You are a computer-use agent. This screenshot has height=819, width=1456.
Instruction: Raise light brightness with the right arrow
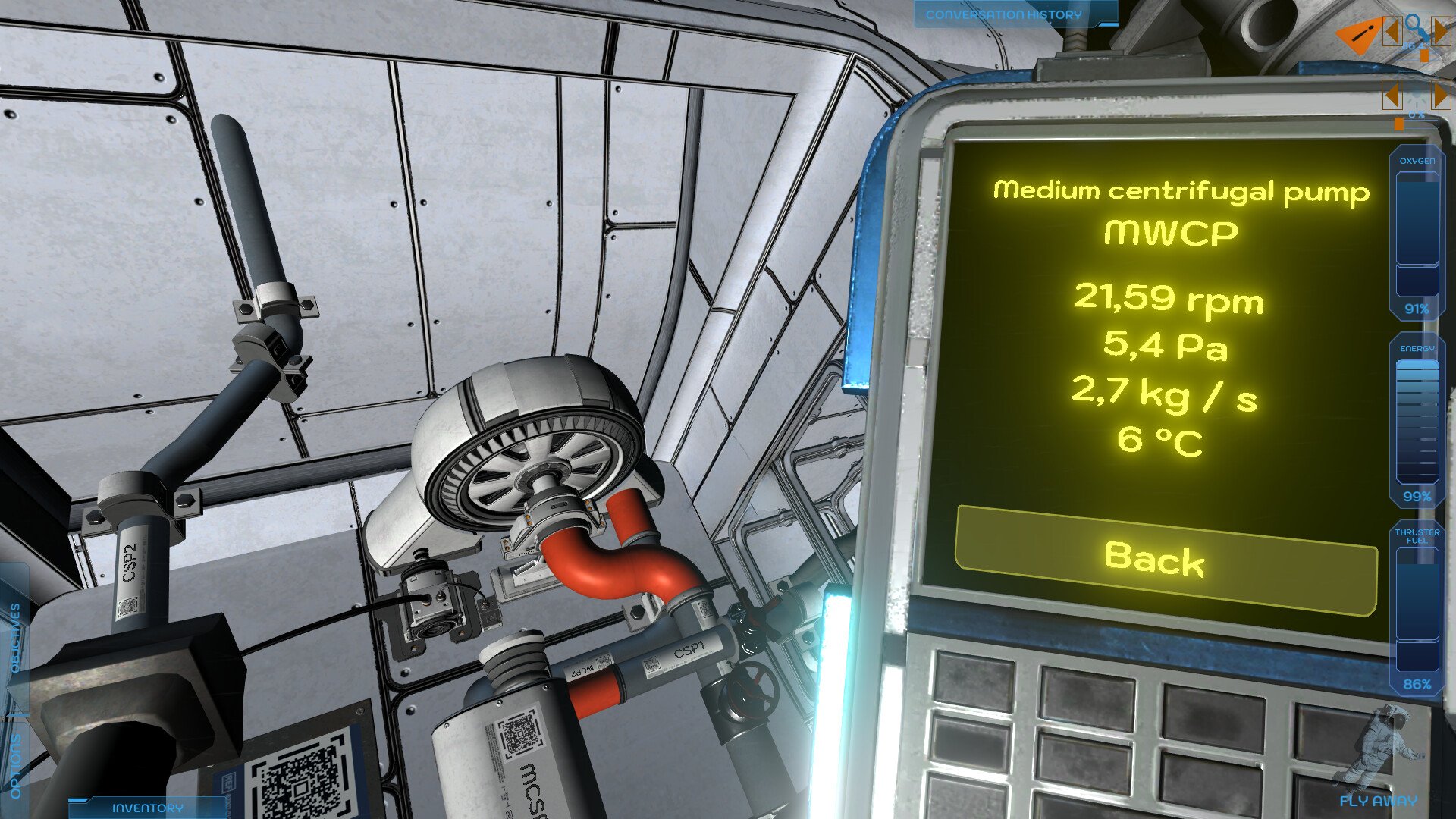tap(1441, 96)
